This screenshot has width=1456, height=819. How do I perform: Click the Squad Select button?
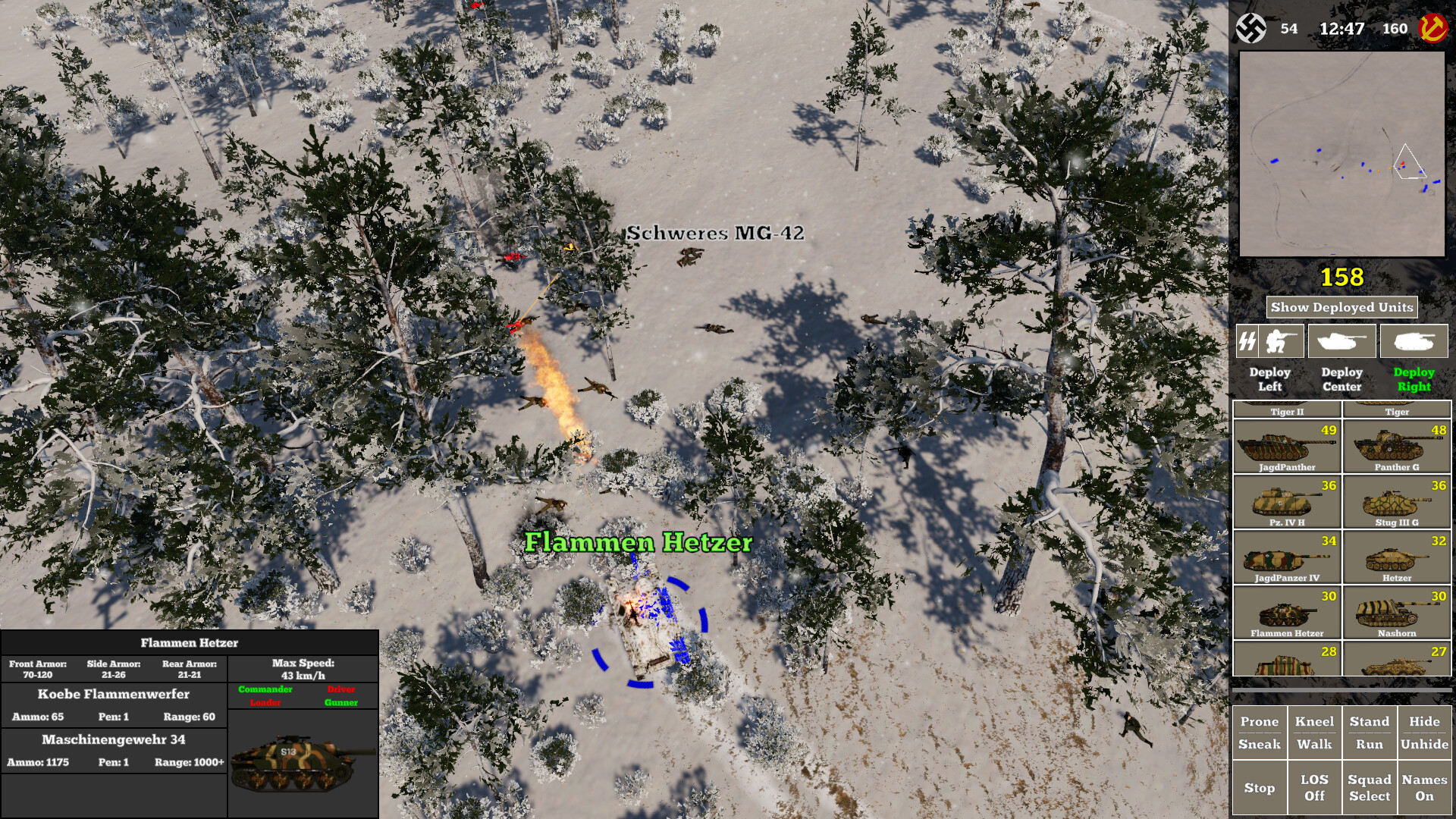pos(1370,786)
